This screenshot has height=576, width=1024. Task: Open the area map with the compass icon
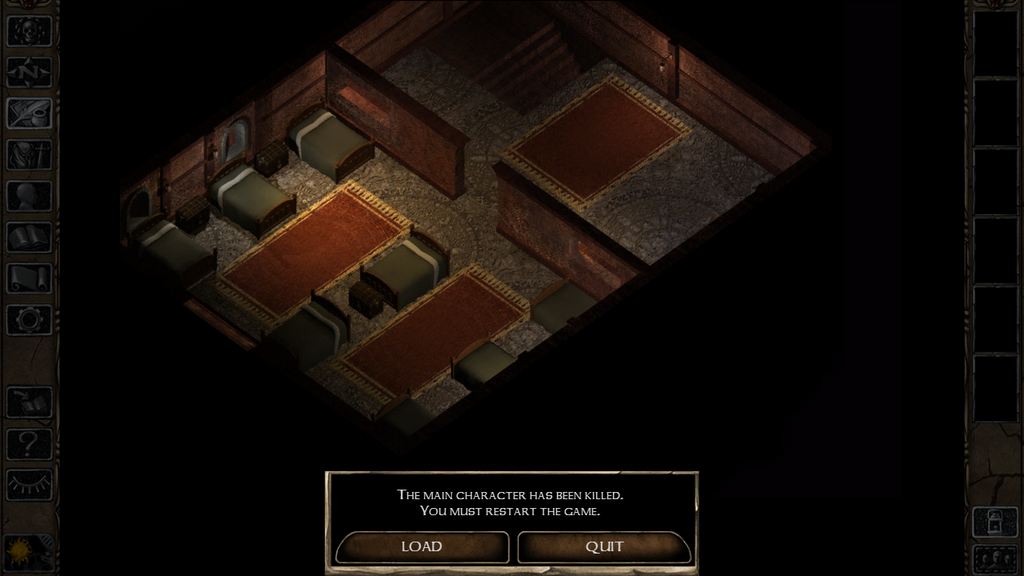(29, 72)
